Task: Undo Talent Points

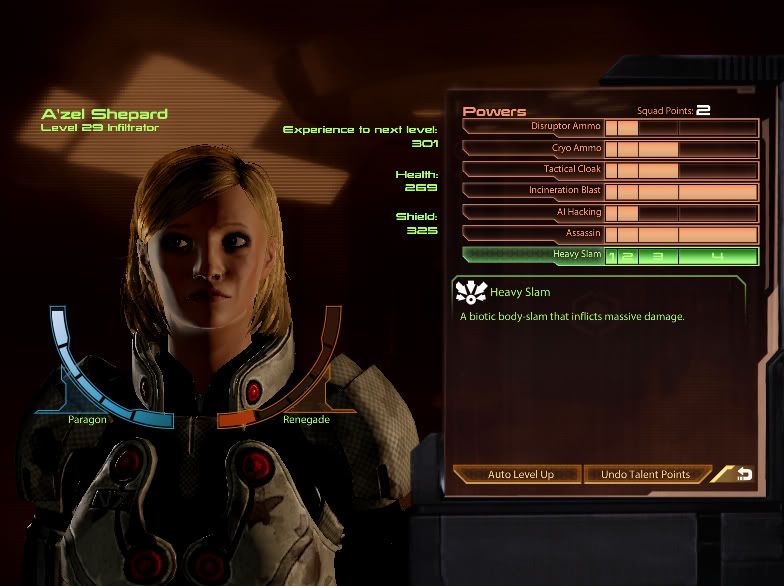Action: tap(646, 474)
